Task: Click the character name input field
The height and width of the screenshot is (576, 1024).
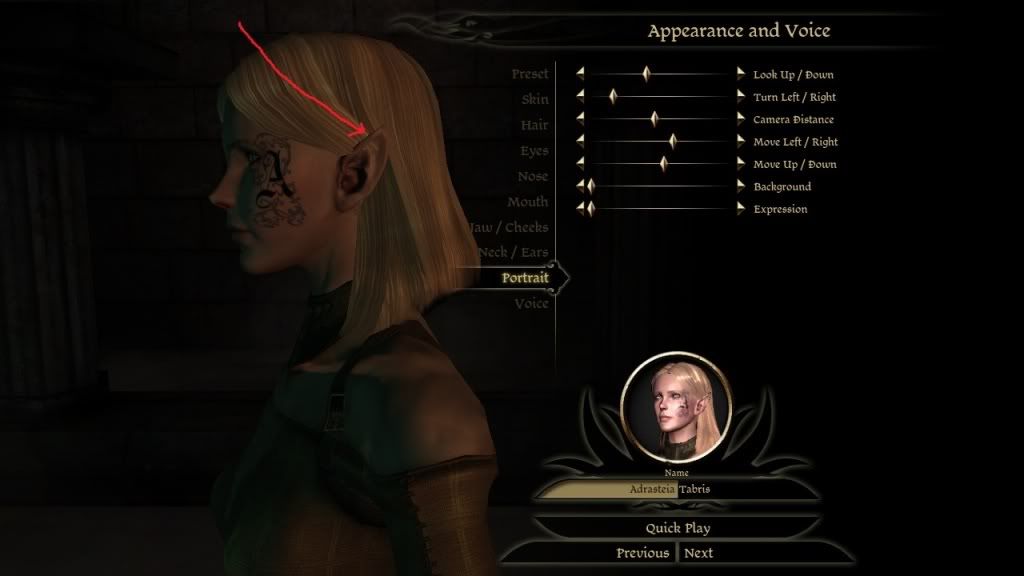Action: pyautogui.click(x=675, y=490)
